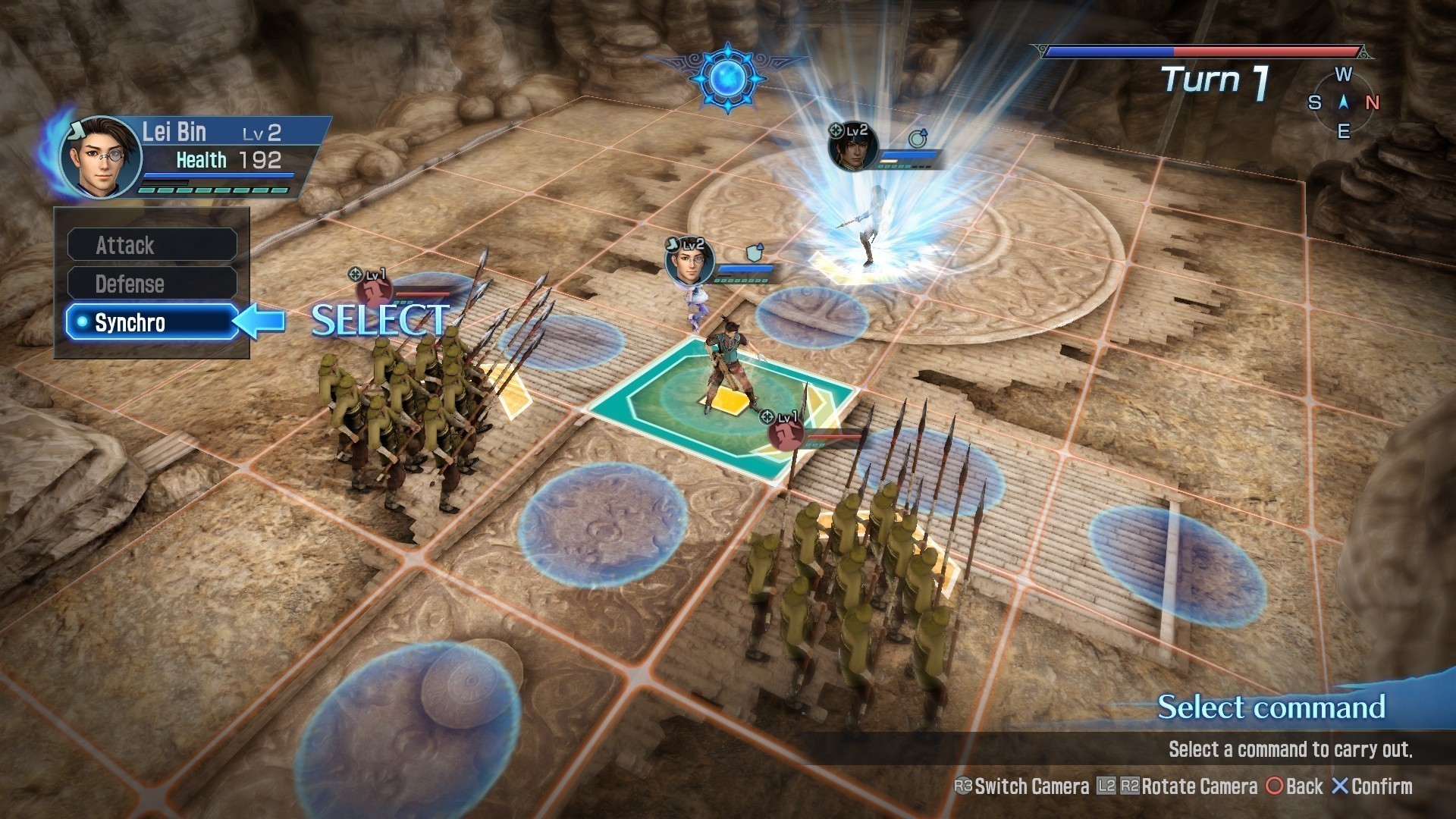Select the highlighted Synchro command
The width and height of the screenshot is (1456, 819).
coord(152,322)
